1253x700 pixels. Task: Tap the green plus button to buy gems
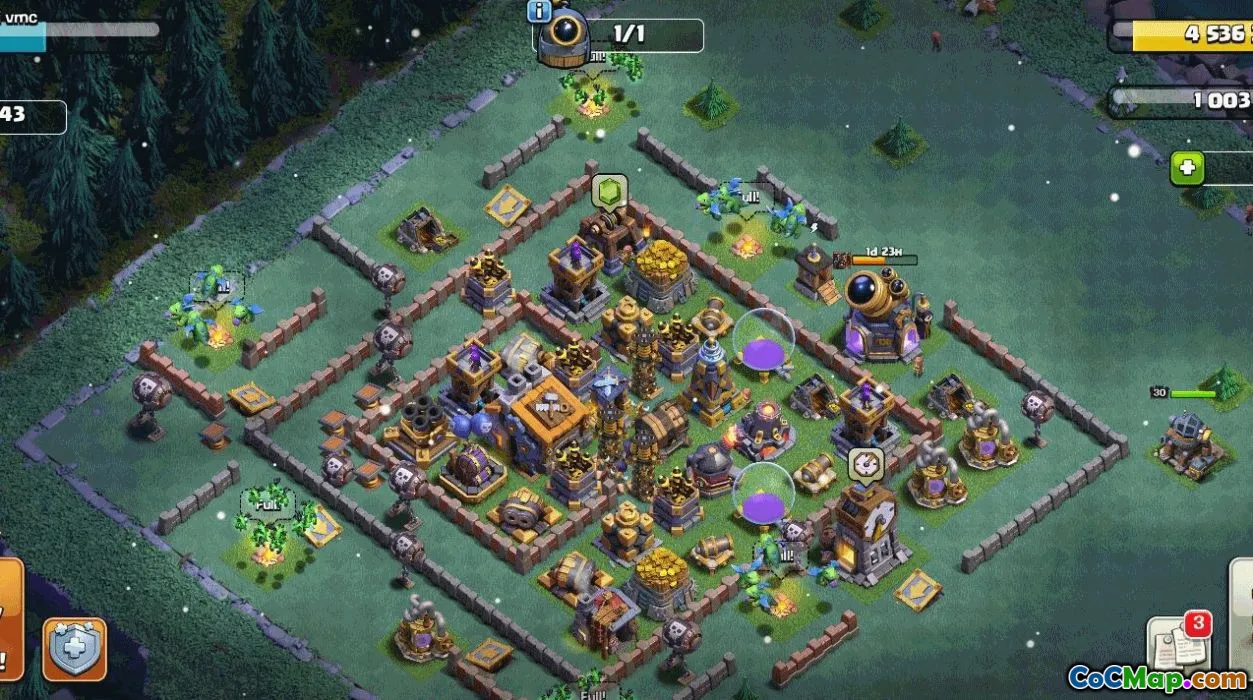tap(1187, 168)
